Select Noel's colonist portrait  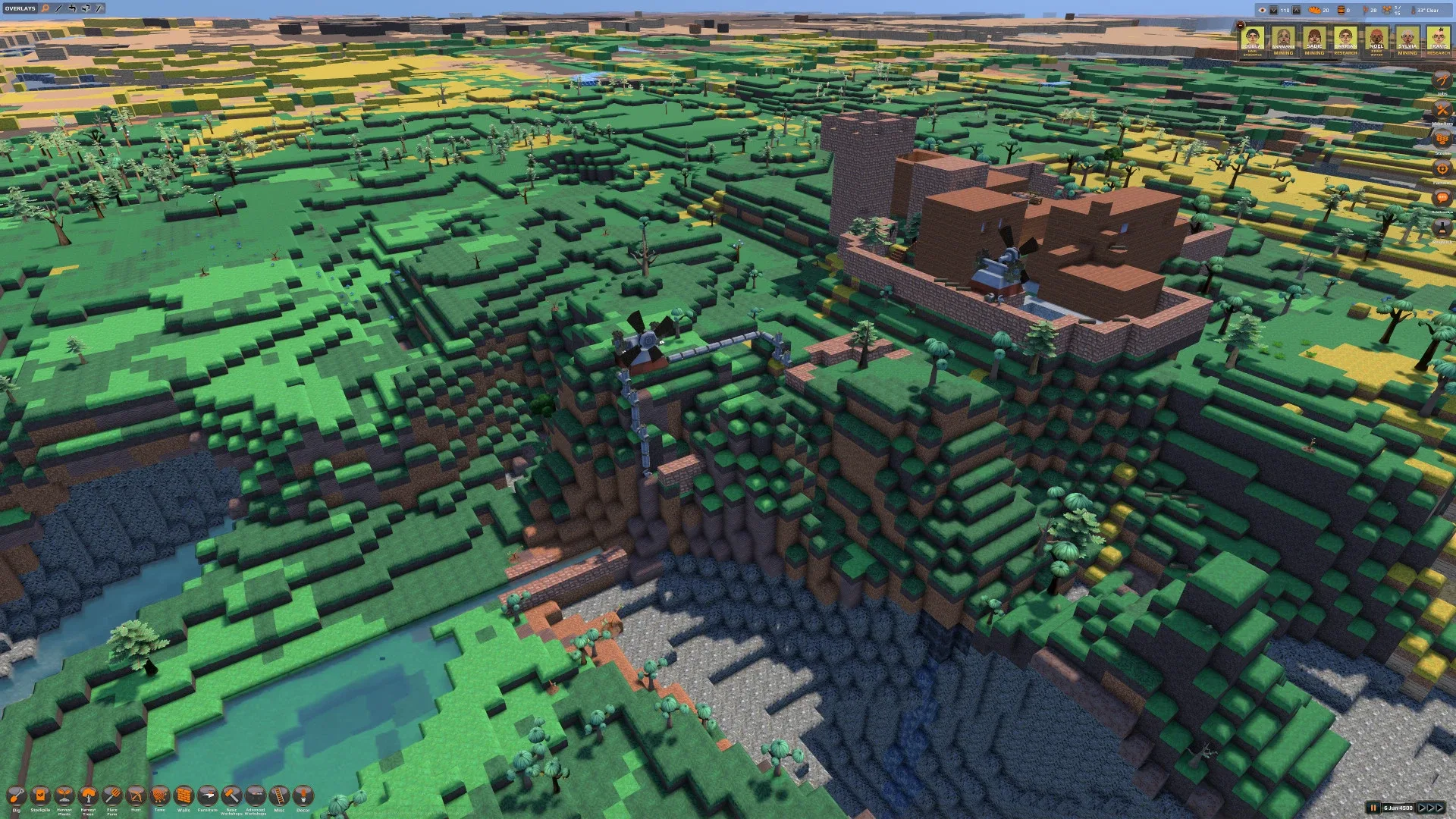tap(1377, 38)
